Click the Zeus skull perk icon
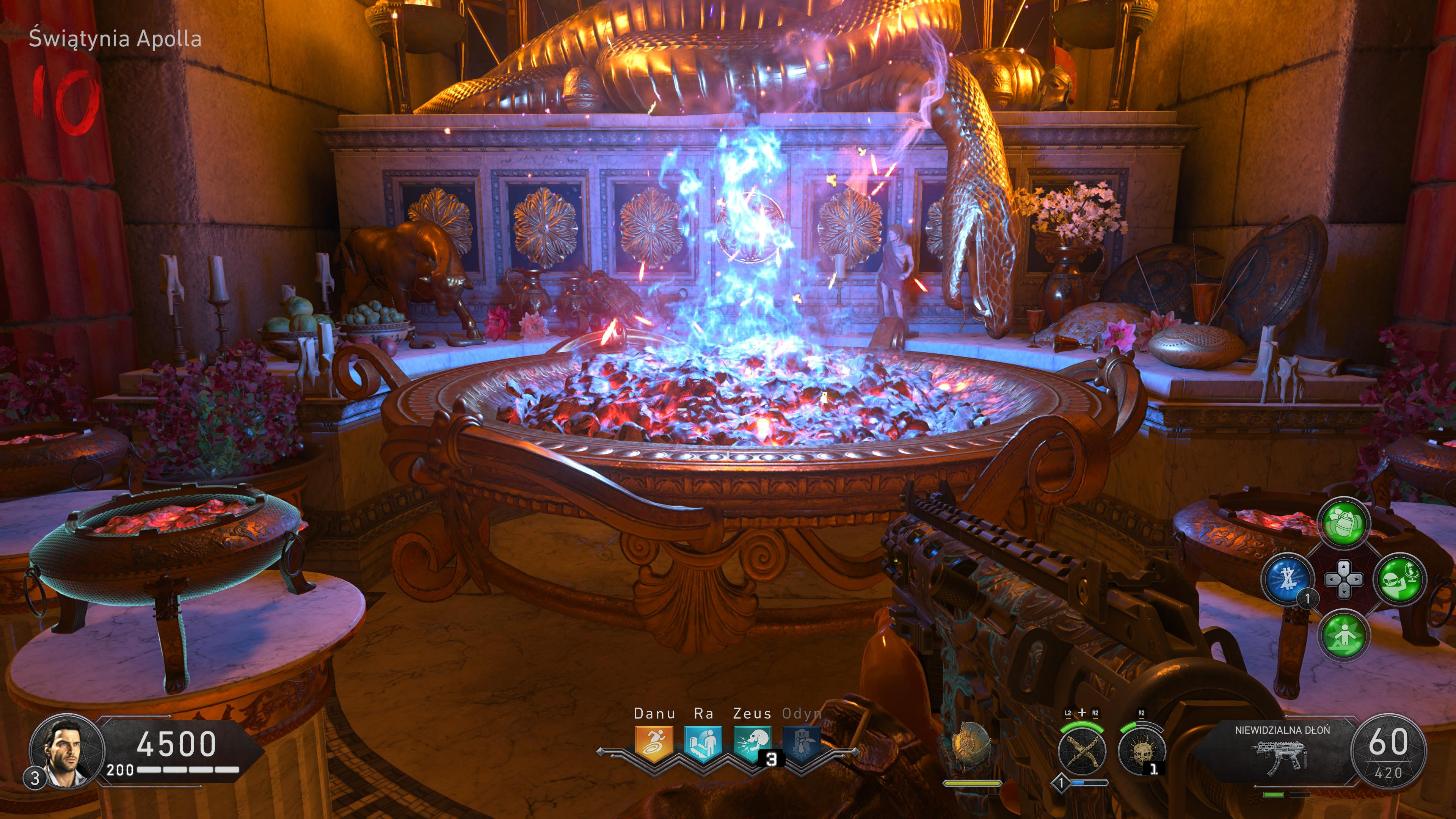Viewport: 1456px width, 819px height. click(752, 743)
